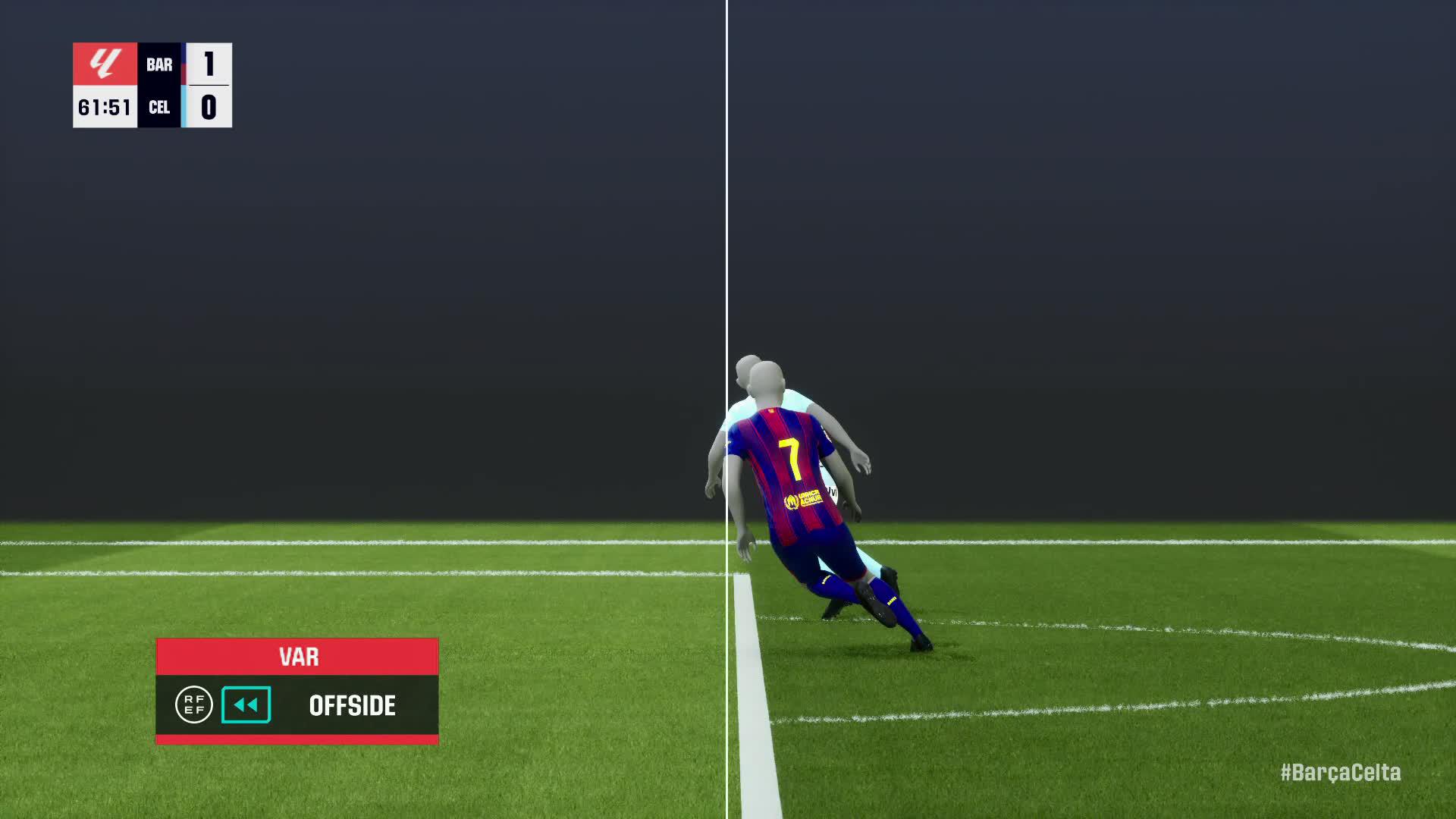Open the OFFSIDE review options

click(x=351, y=706)
